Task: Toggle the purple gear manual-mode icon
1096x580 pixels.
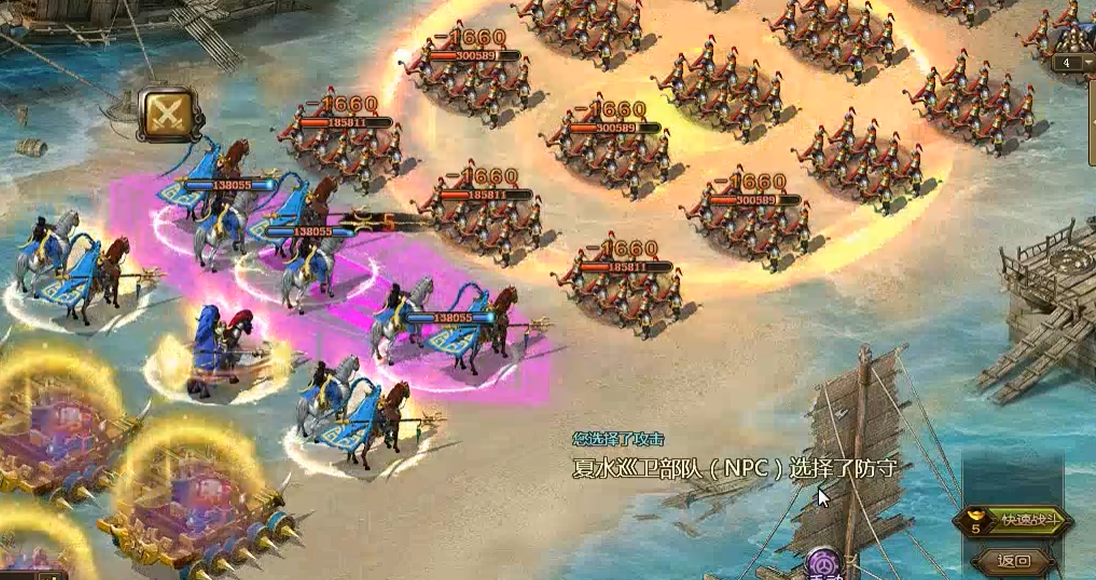Action: tap(825, 565)
